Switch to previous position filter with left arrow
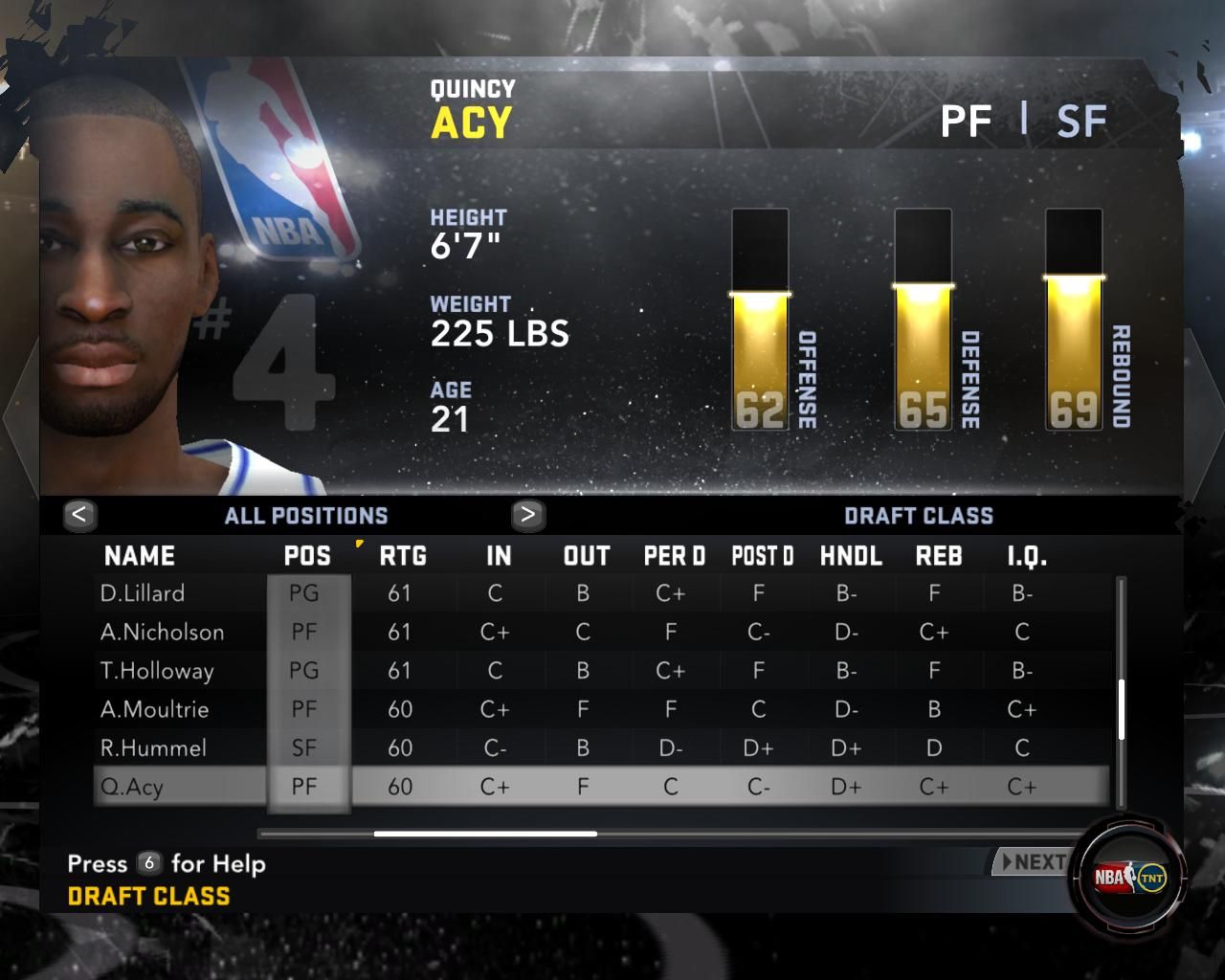Viewport: 1225px width, 980px height. (x=79, y=515)
